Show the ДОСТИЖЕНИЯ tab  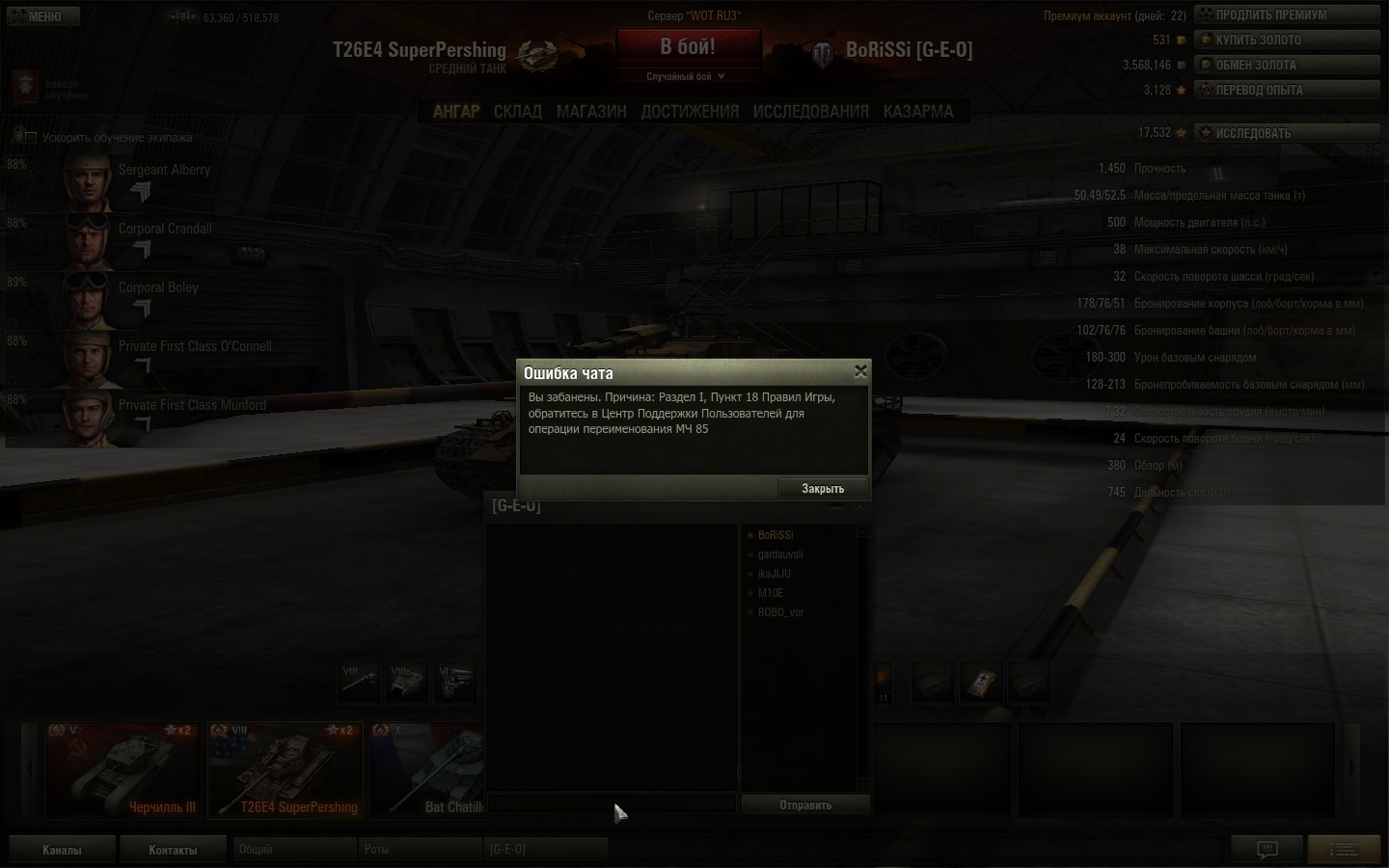point(690,112)
